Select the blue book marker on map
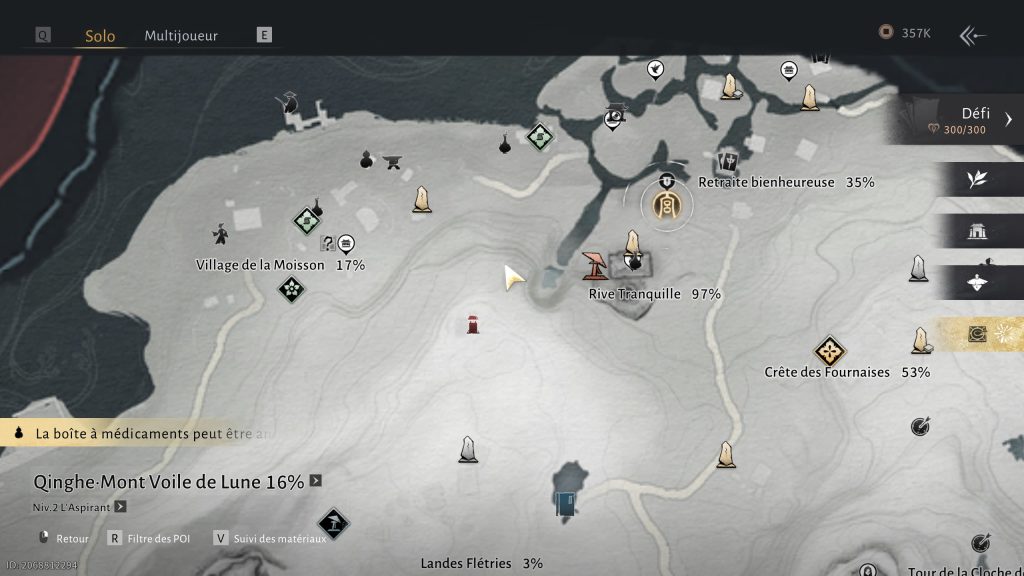The height and width of the screenshot is (576, 1024). pos(566,503)
